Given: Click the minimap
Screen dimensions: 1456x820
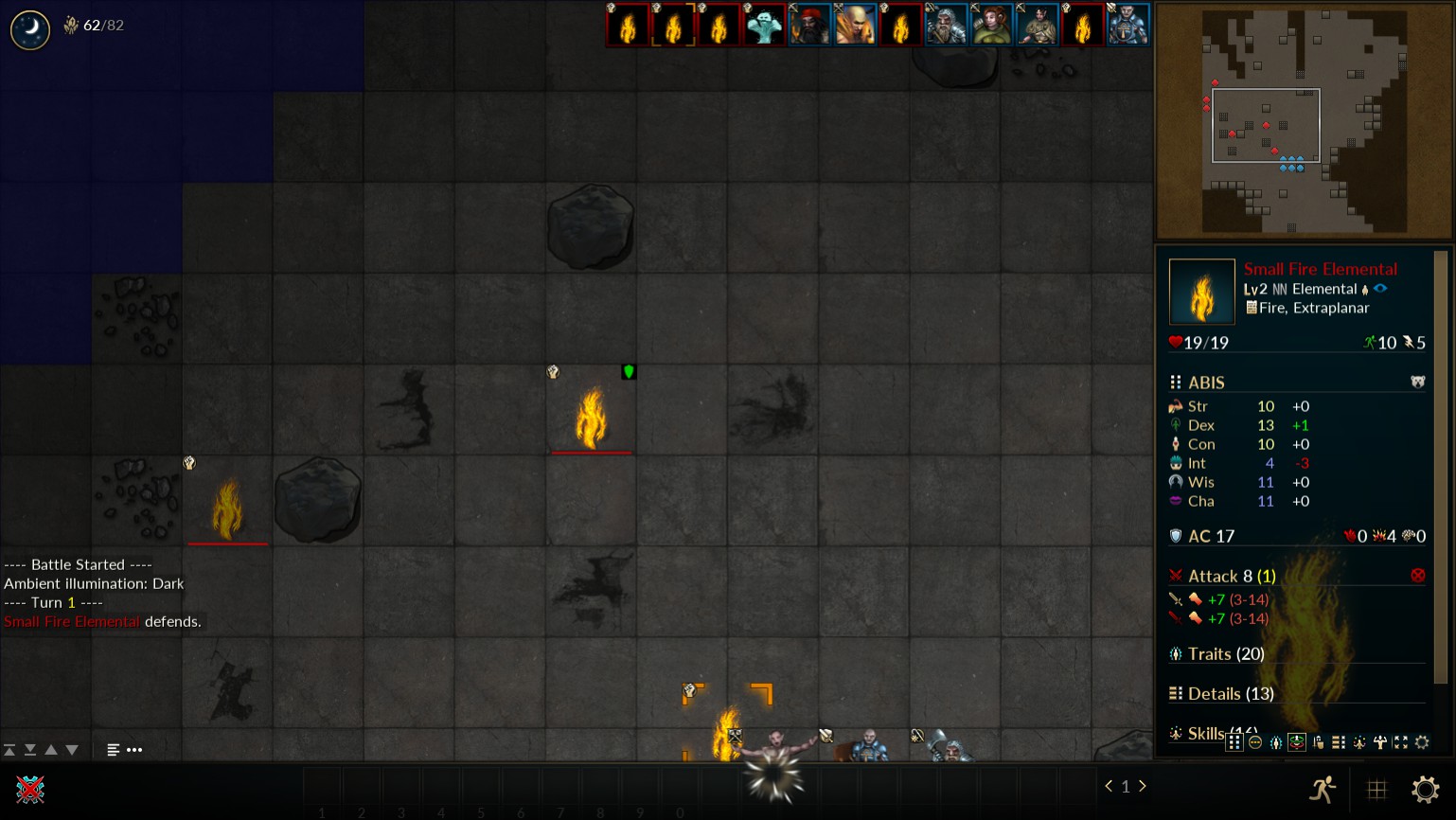Looking at the screenshot, I should click(x=1305, y=120).
